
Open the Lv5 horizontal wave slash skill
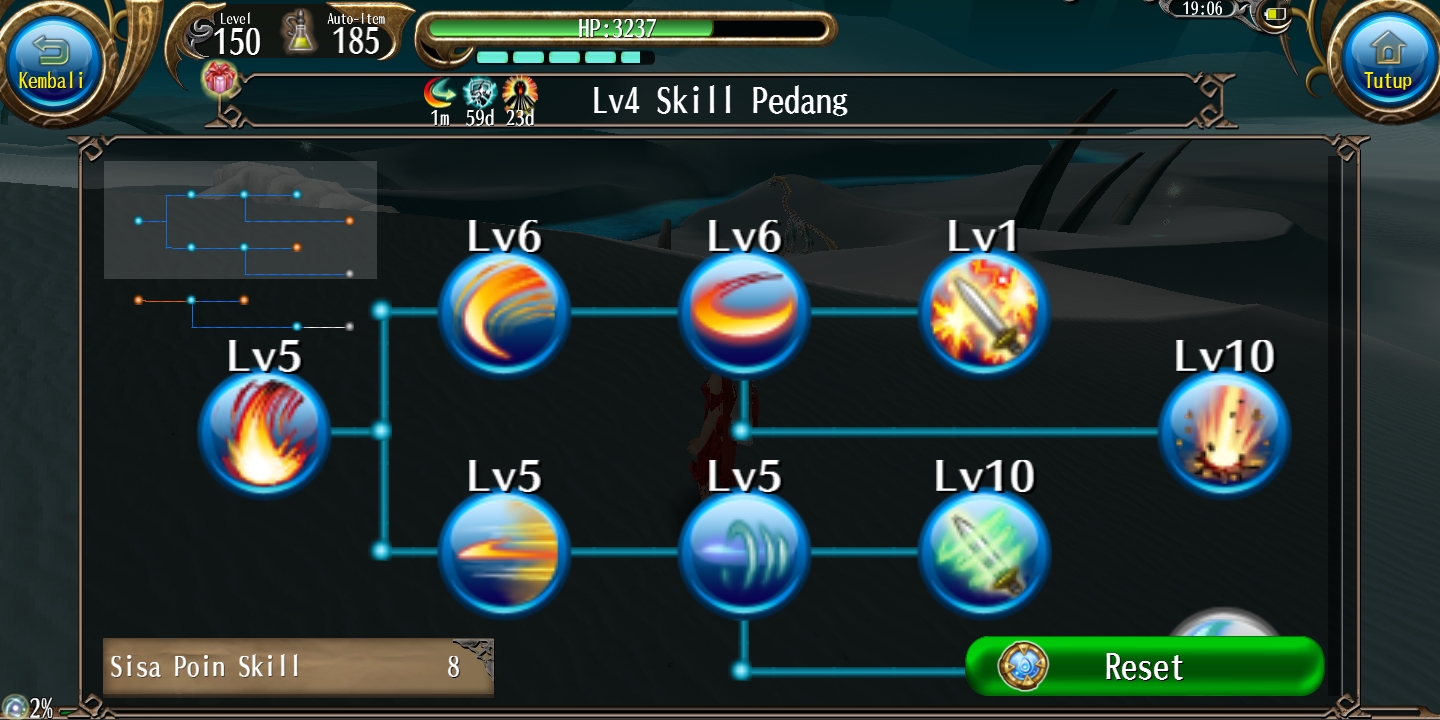click(x=504, y=551)
